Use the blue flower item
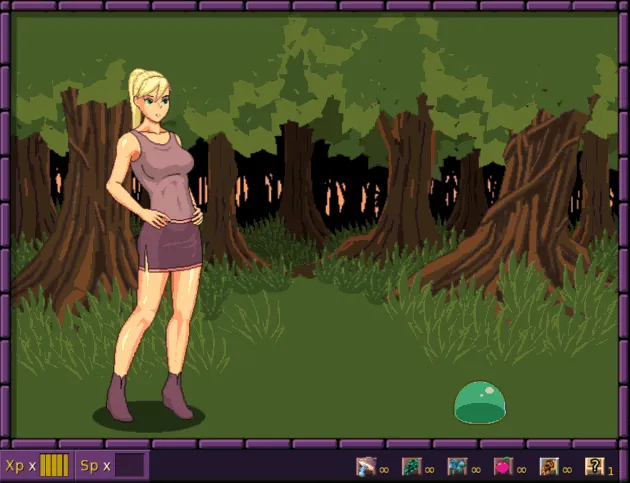Viewport: 630px width, 483px height. click(x=457, y=466)
